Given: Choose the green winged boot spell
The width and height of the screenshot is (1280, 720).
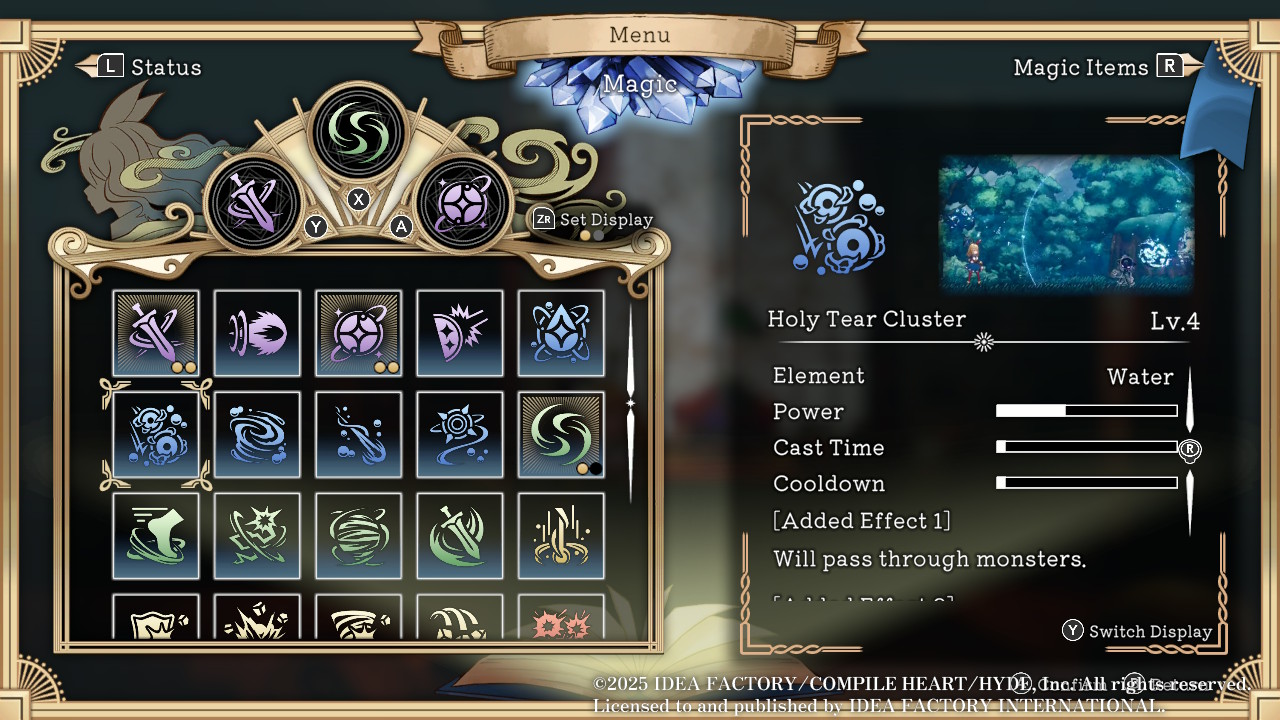Looking at the screenshot, I should [156, 535].
